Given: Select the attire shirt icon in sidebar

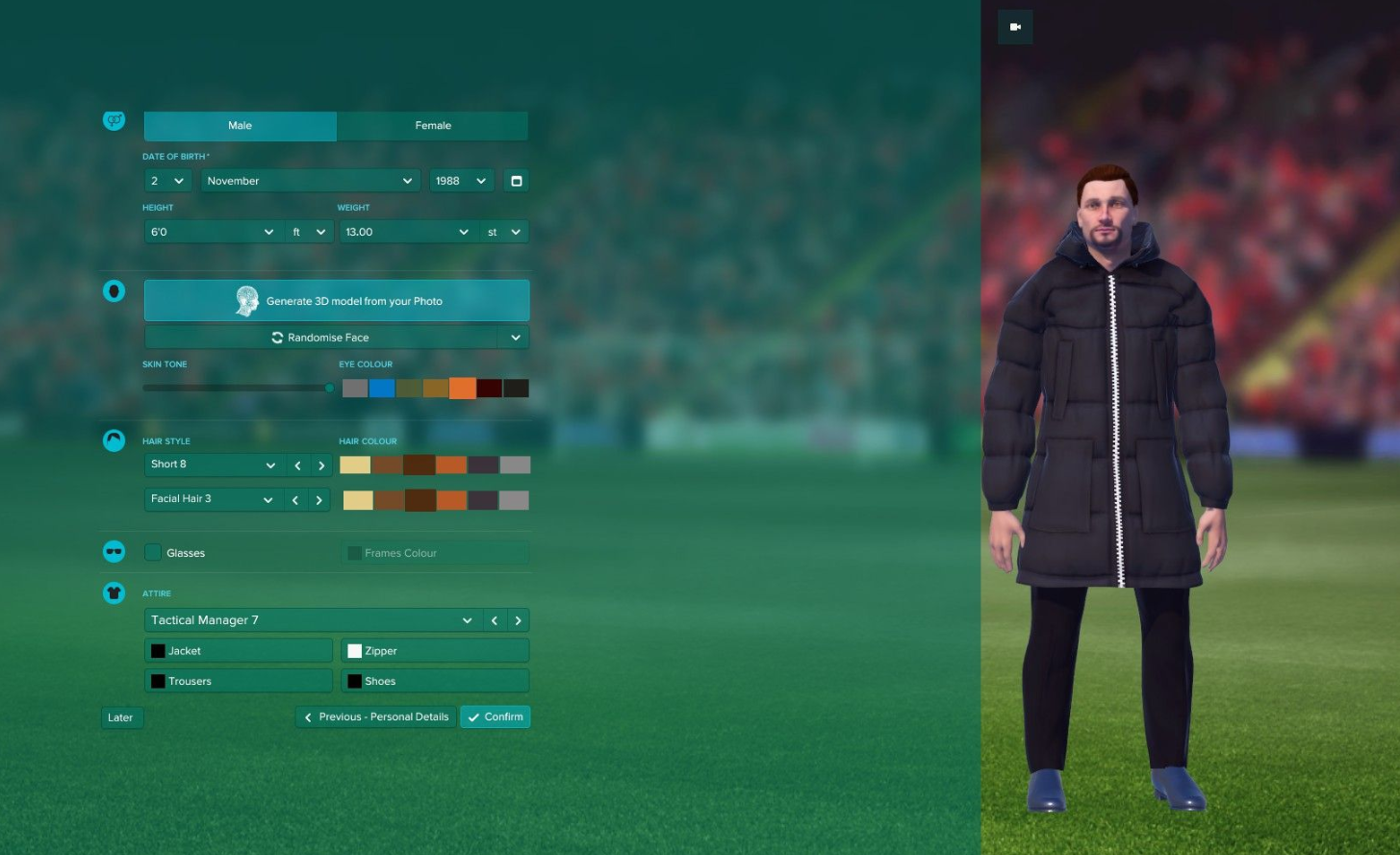Looking at the screenshot, I should pos(114,592).
